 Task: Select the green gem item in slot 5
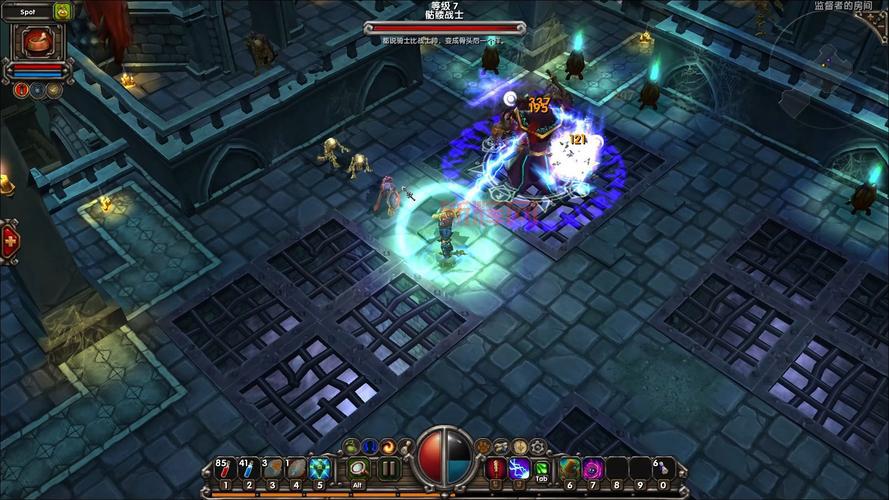[x=320, y=469]
